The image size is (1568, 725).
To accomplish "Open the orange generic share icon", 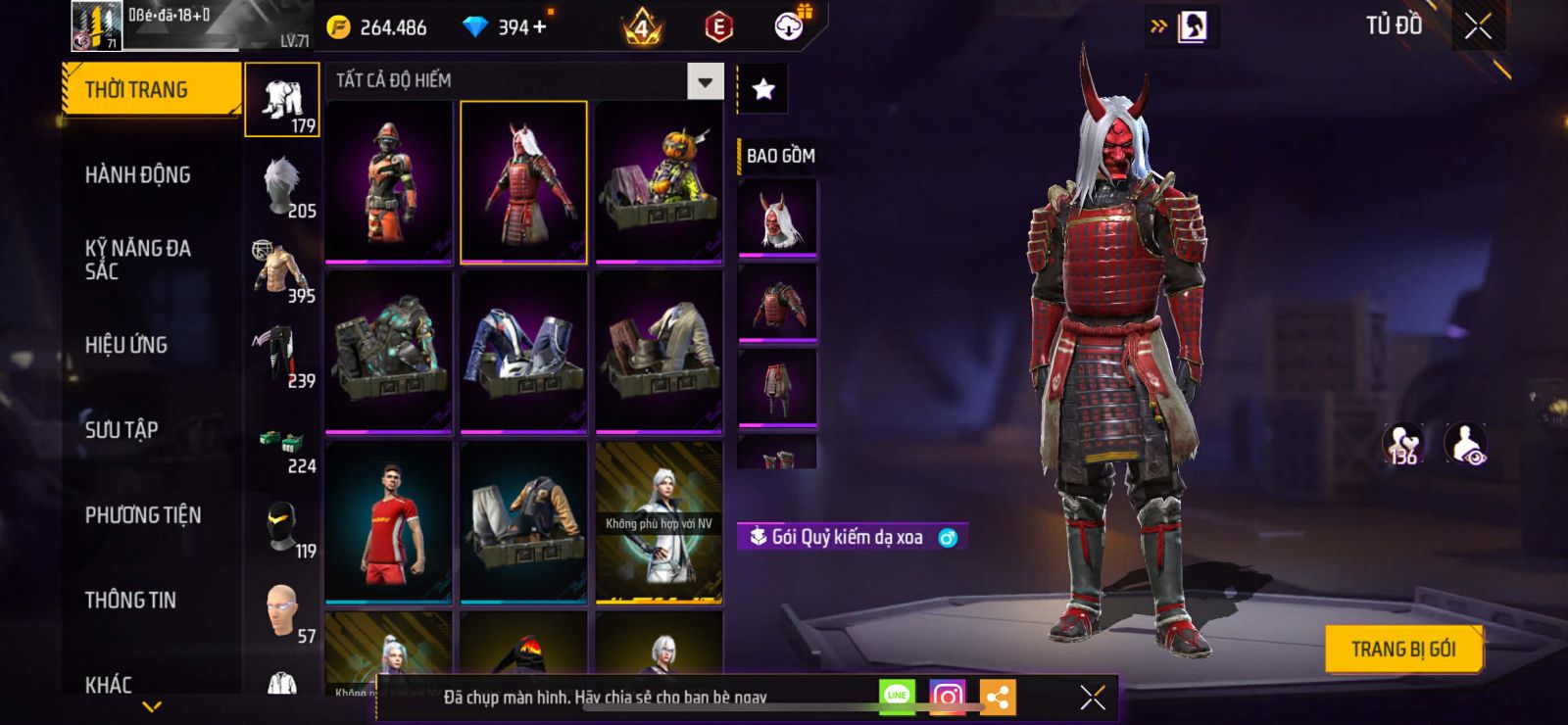I will click(998, 697).
